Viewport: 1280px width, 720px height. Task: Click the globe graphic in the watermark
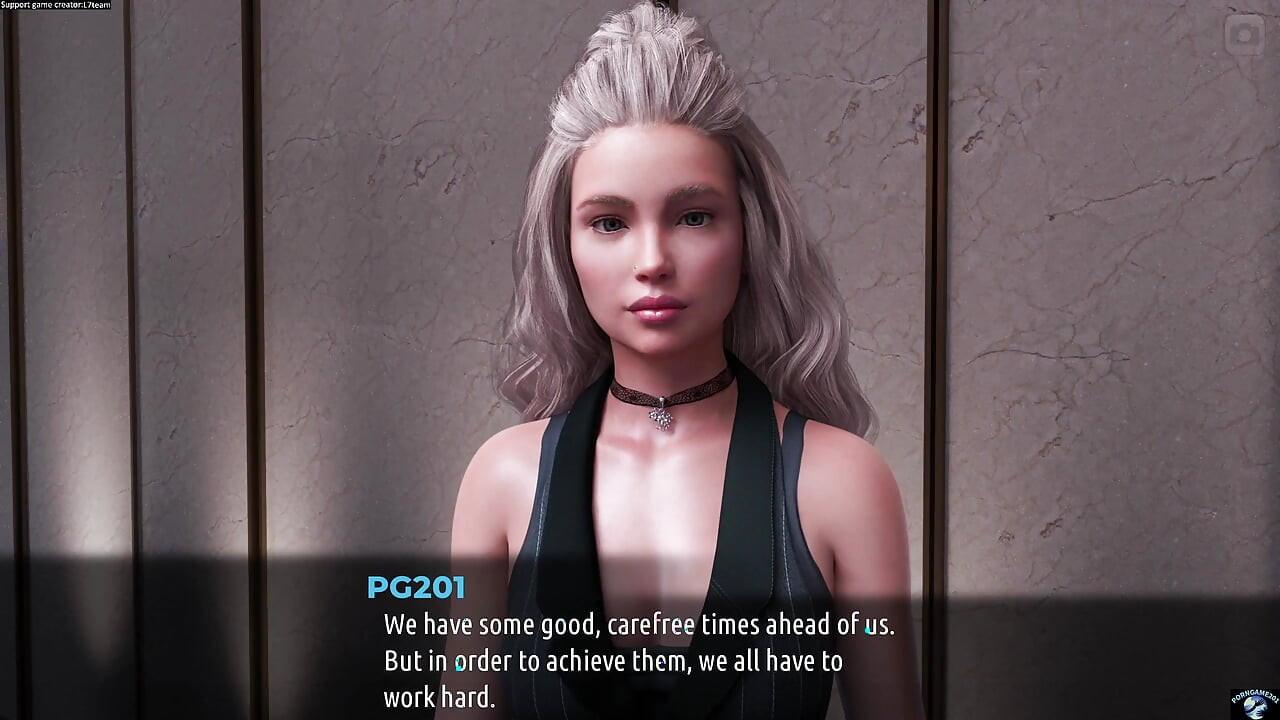click(1253, 708)
